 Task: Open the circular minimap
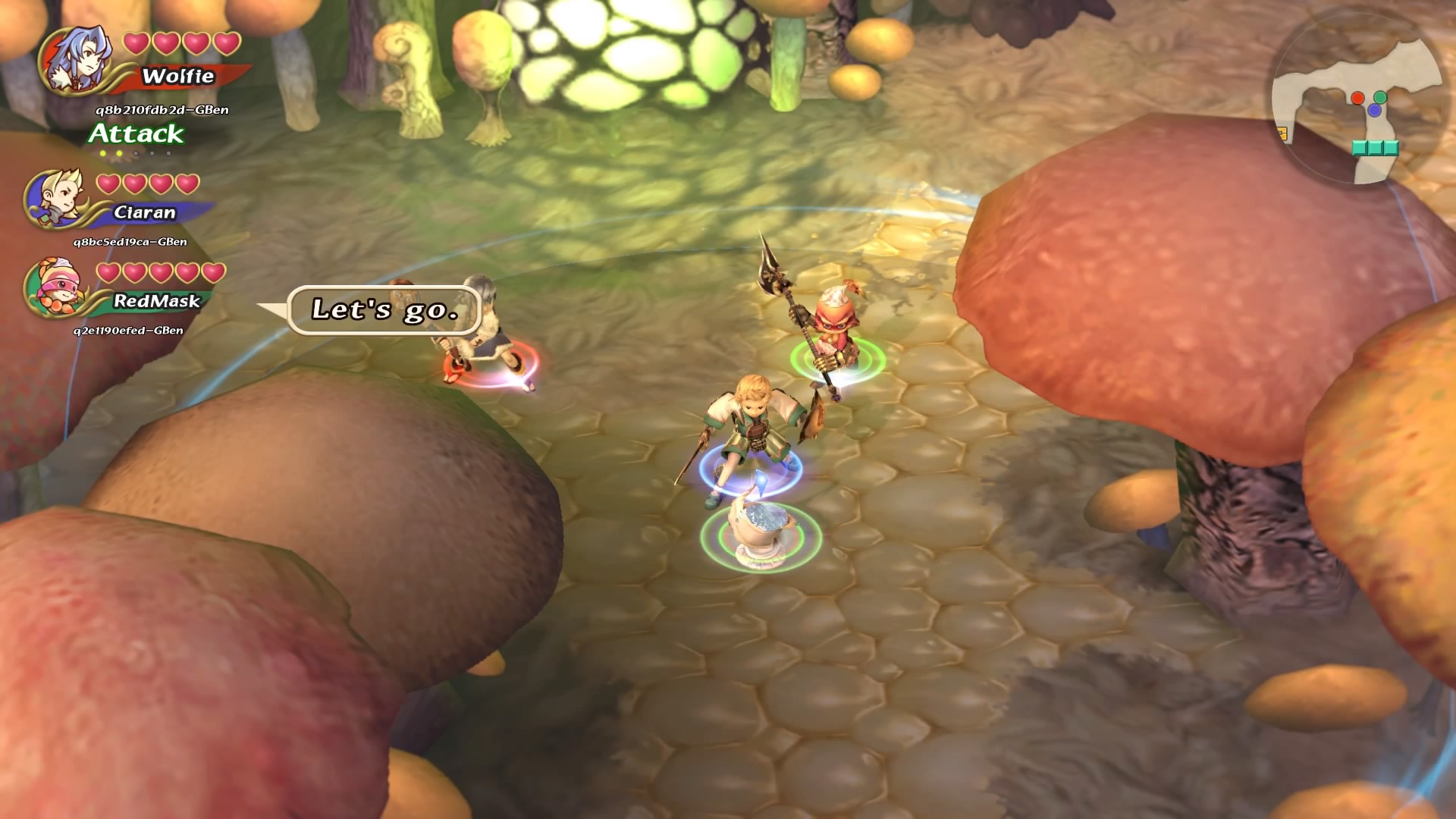point(1357,99)
